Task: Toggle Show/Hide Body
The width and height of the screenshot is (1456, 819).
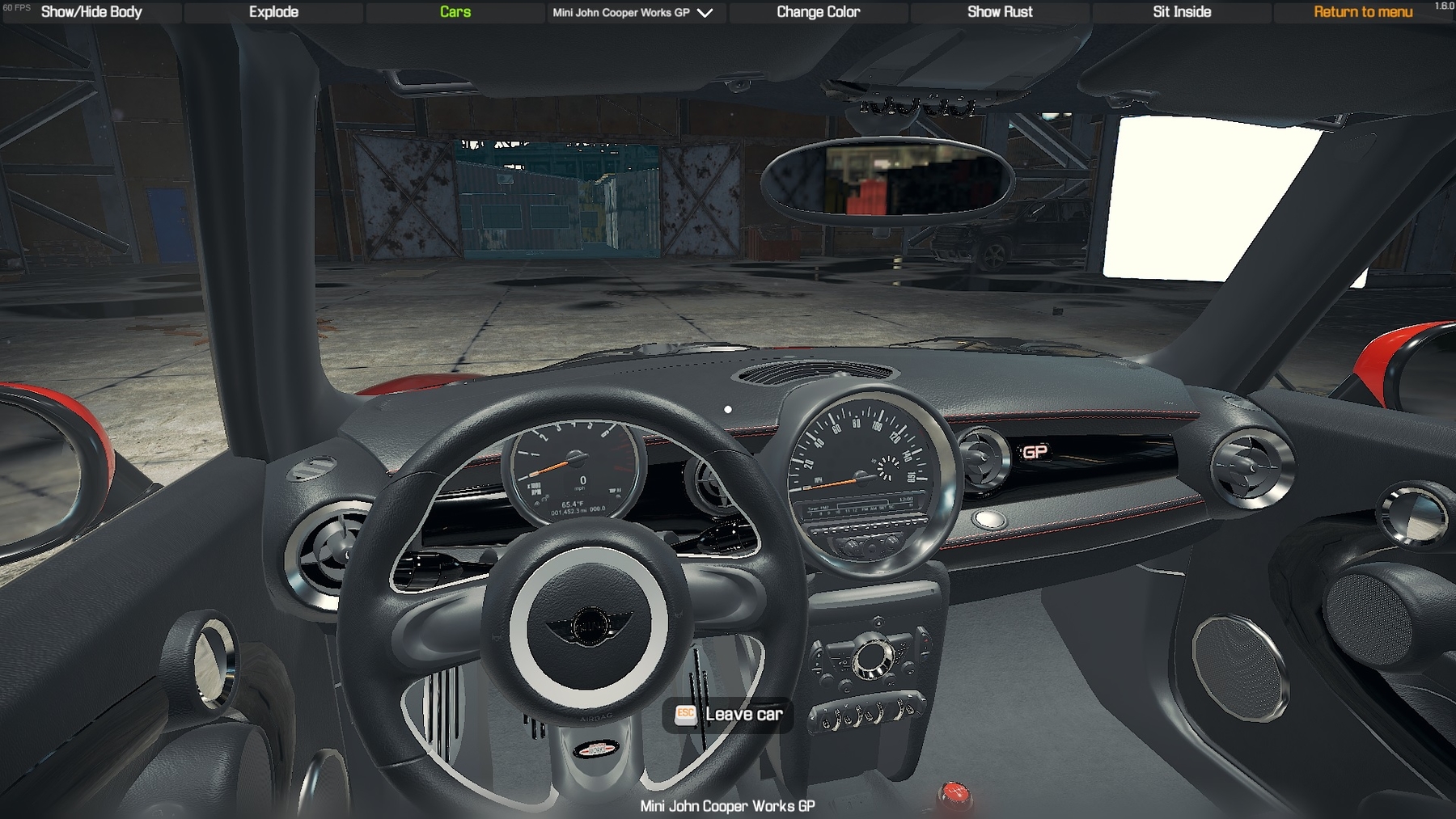Action: [91, 12]
